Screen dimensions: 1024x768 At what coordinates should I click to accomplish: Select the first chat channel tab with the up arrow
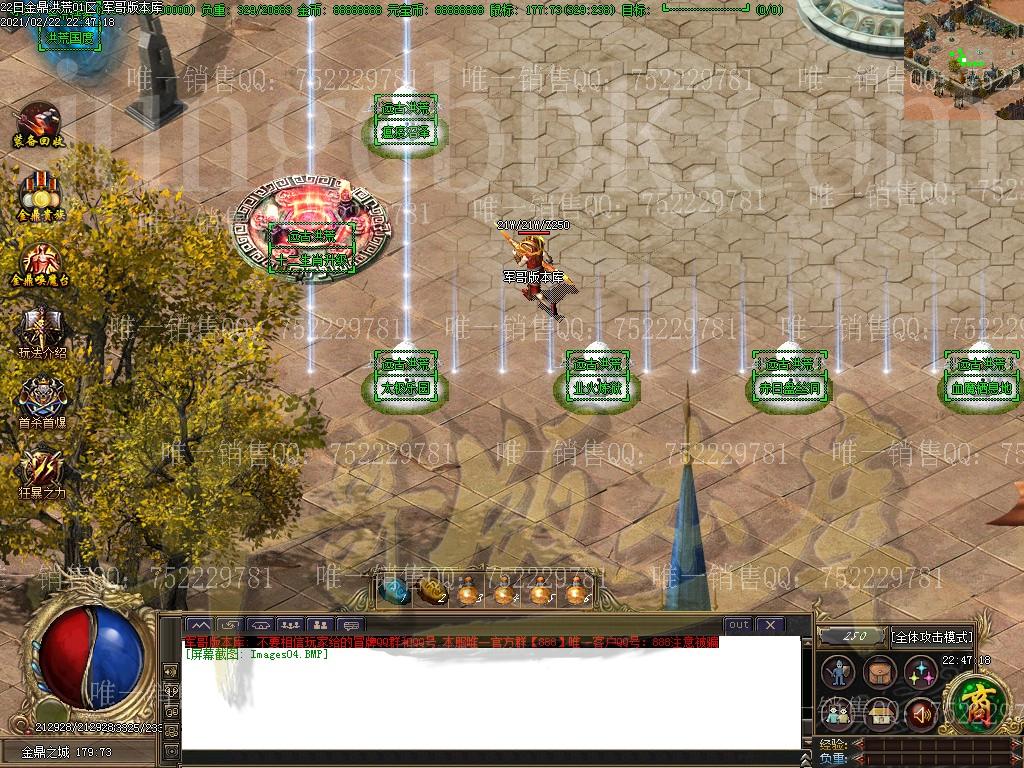pyautogui.click(x=199, y=626)
